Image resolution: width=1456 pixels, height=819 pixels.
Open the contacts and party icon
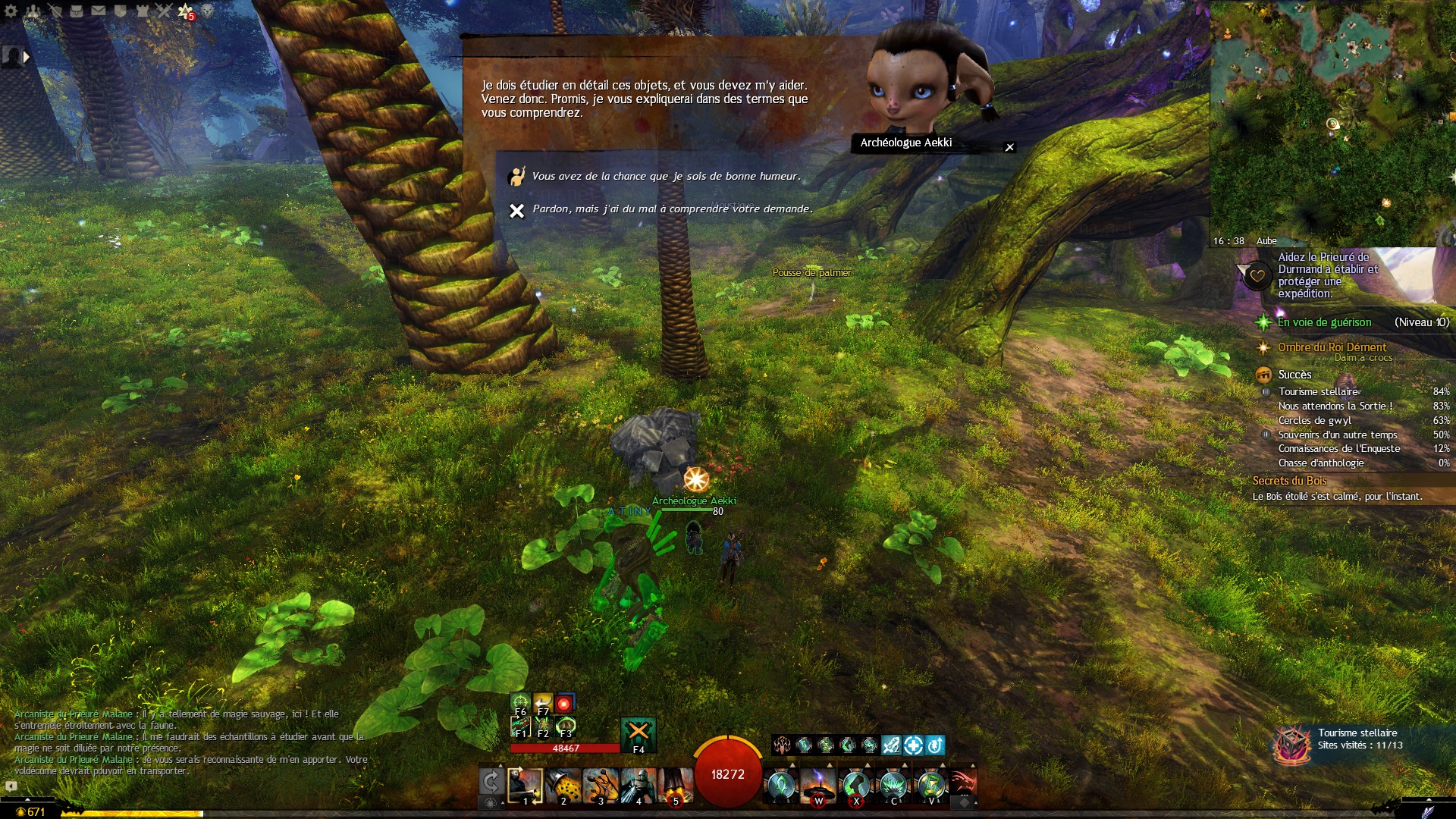coord(33,11)
